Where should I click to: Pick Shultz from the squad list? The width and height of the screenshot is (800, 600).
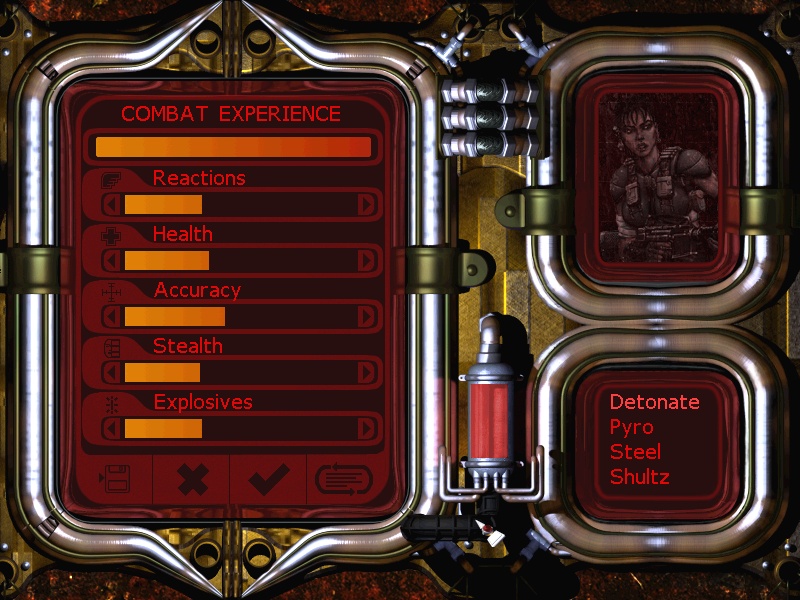coord(639,477)
